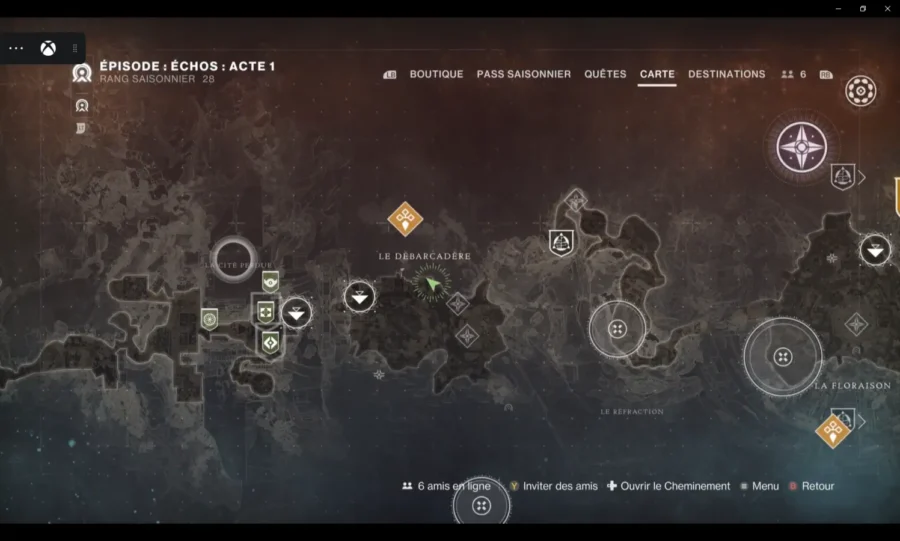900x541 pixels.
Task: Close the game window
Action: tap(887, 8)
